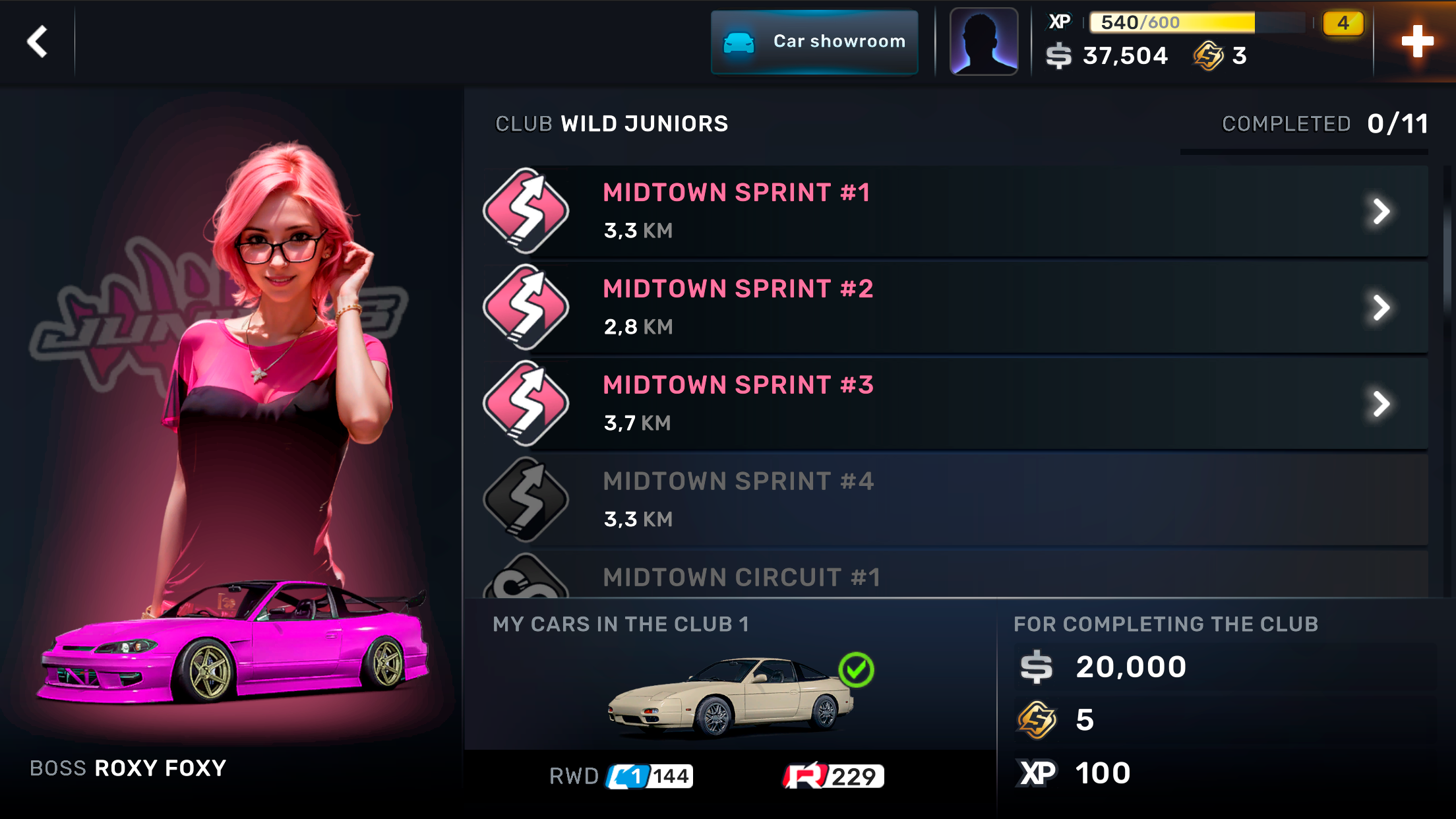Click the Club Wild Juniors header

[611, 123]
